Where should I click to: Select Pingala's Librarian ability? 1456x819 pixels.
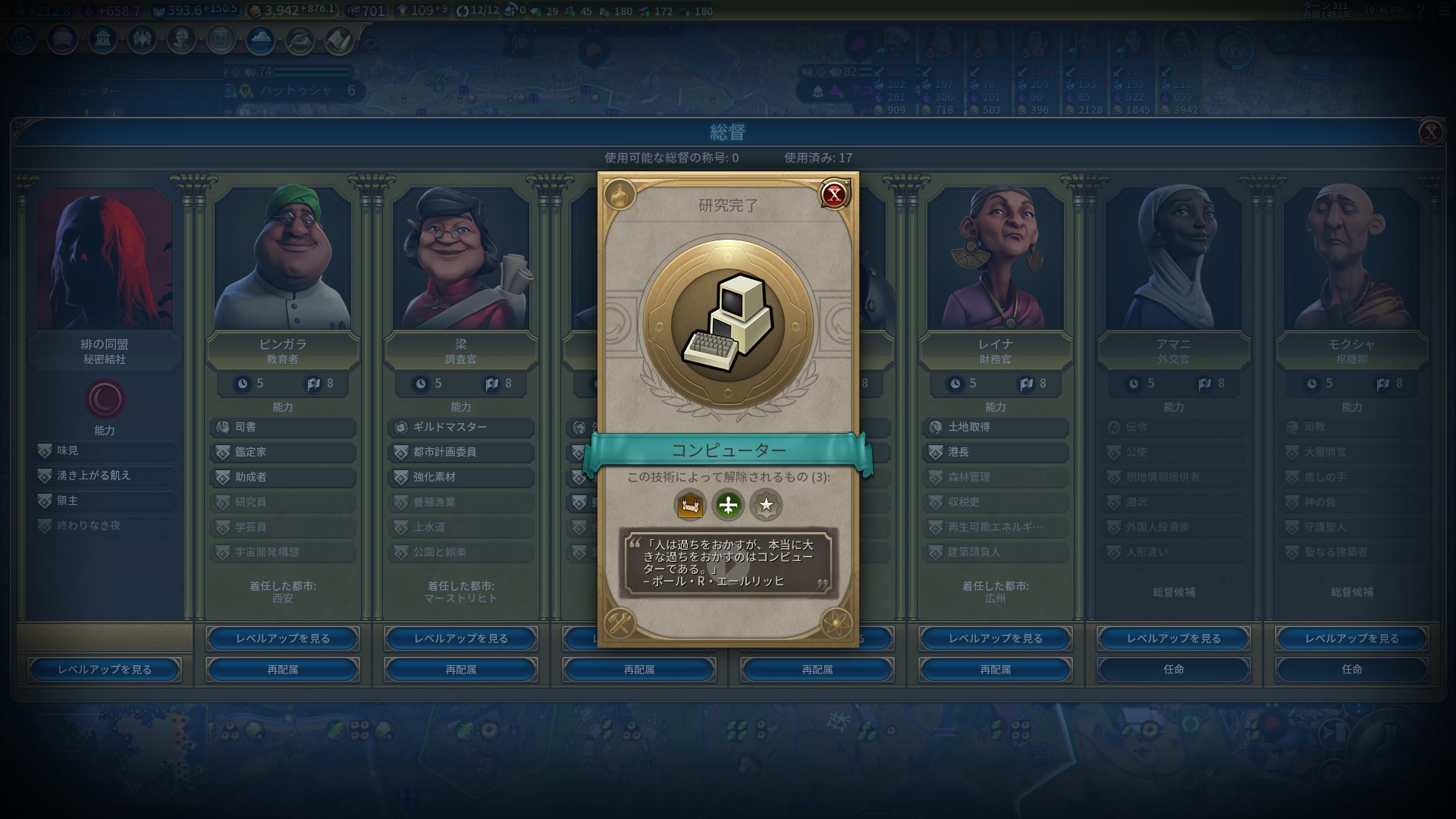[x=283, y=427]
